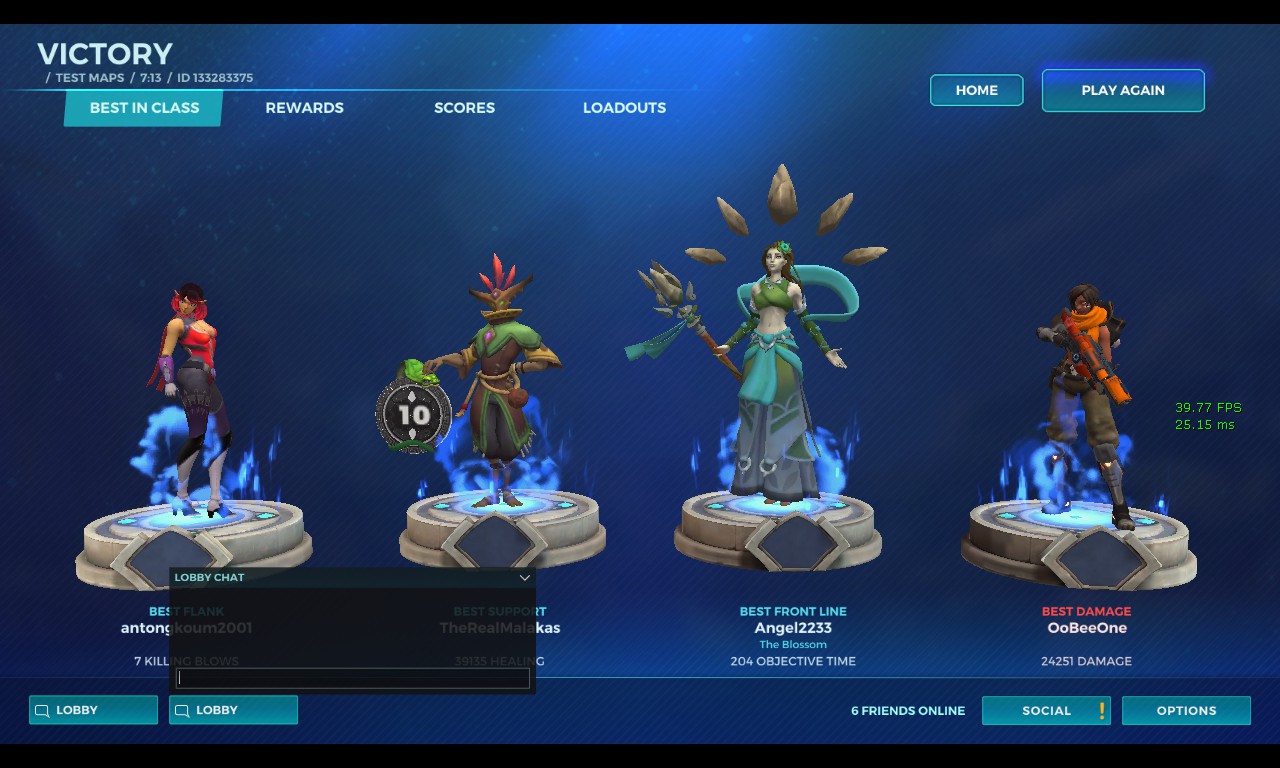Screen dimensions: 1280x768
Task: Select OoBeeOne's Best Damage champion model
Action: [x=1085, y=390]
